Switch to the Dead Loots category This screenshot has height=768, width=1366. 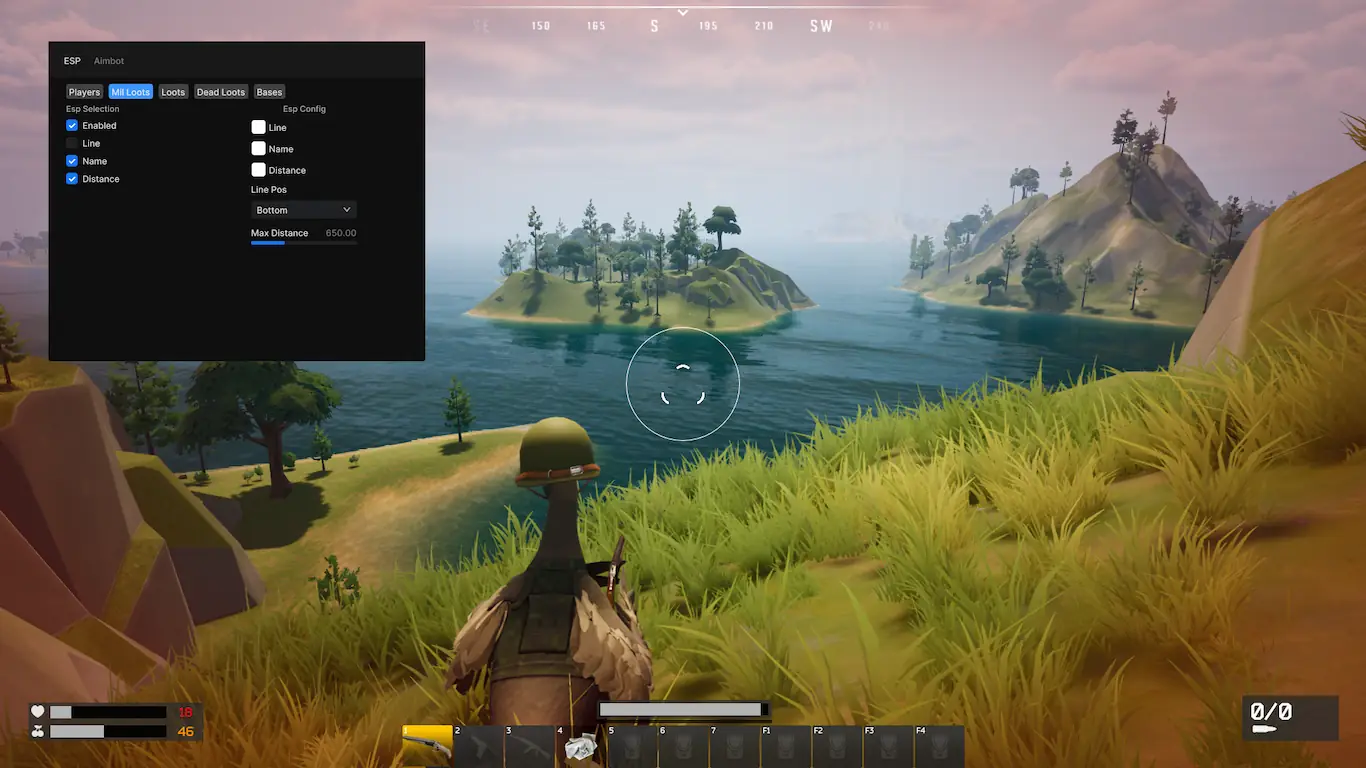click(x=220, y=92)
